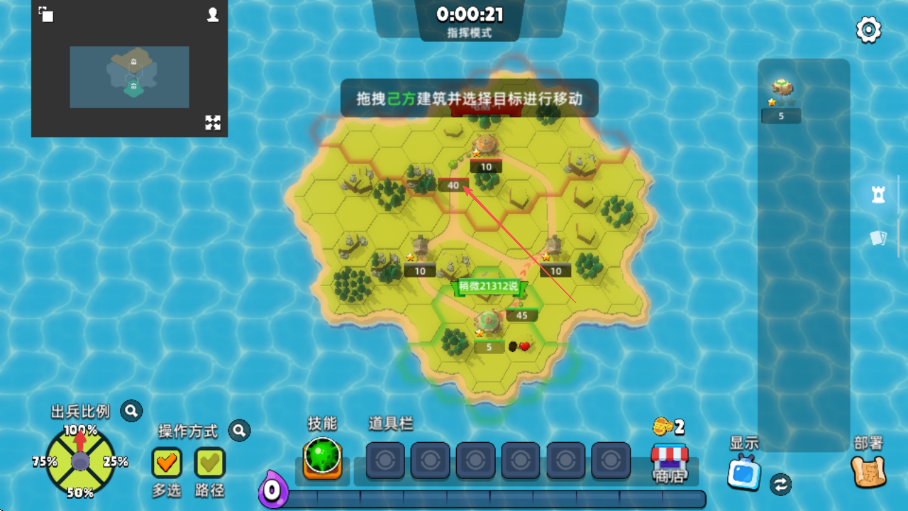Click the circular swap arrows button
908x511 pixels.
(781, 484)
